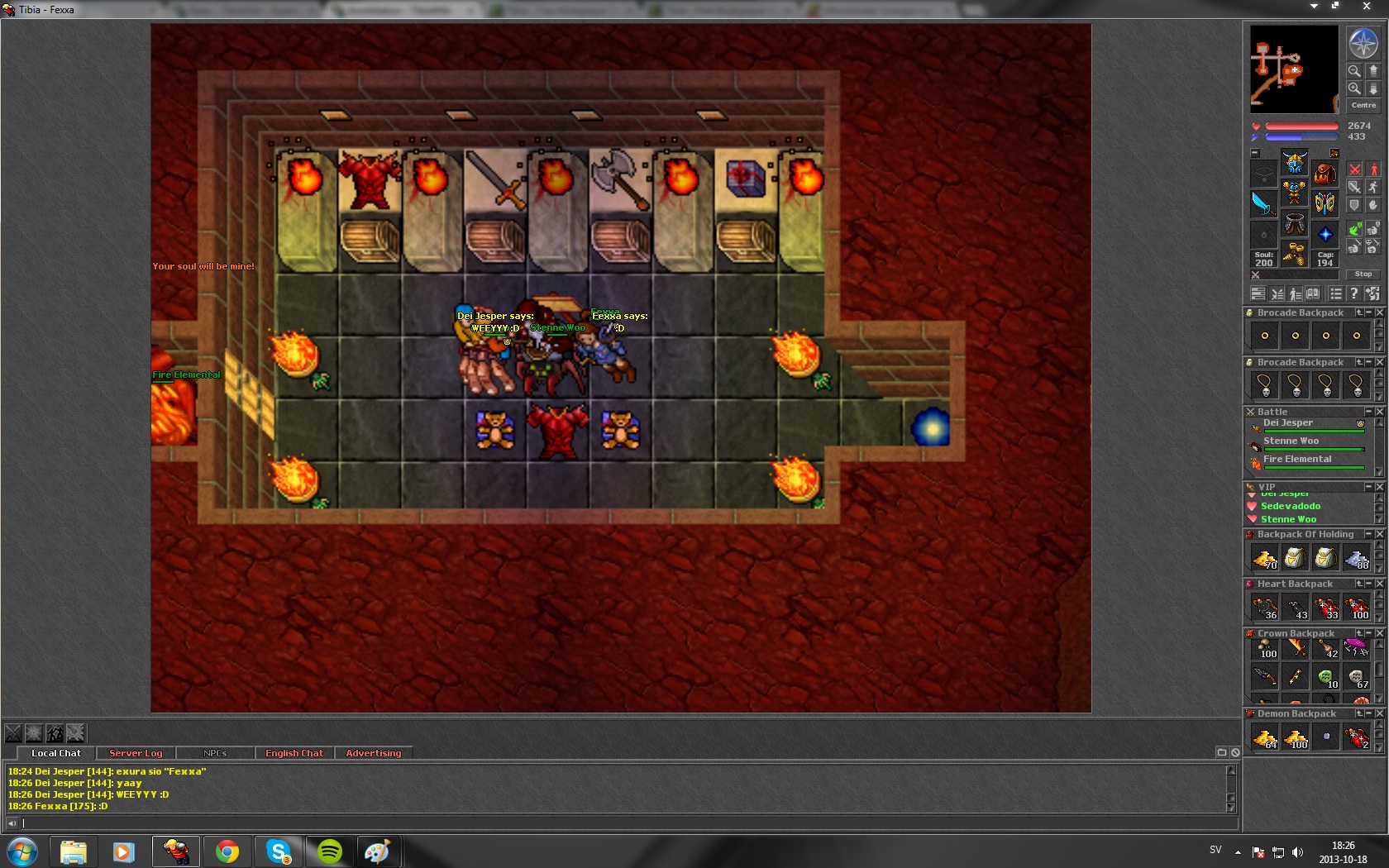This screenshot has height=868, width=1389.
Task: Click the Stop button
Action: point(1363,274)
